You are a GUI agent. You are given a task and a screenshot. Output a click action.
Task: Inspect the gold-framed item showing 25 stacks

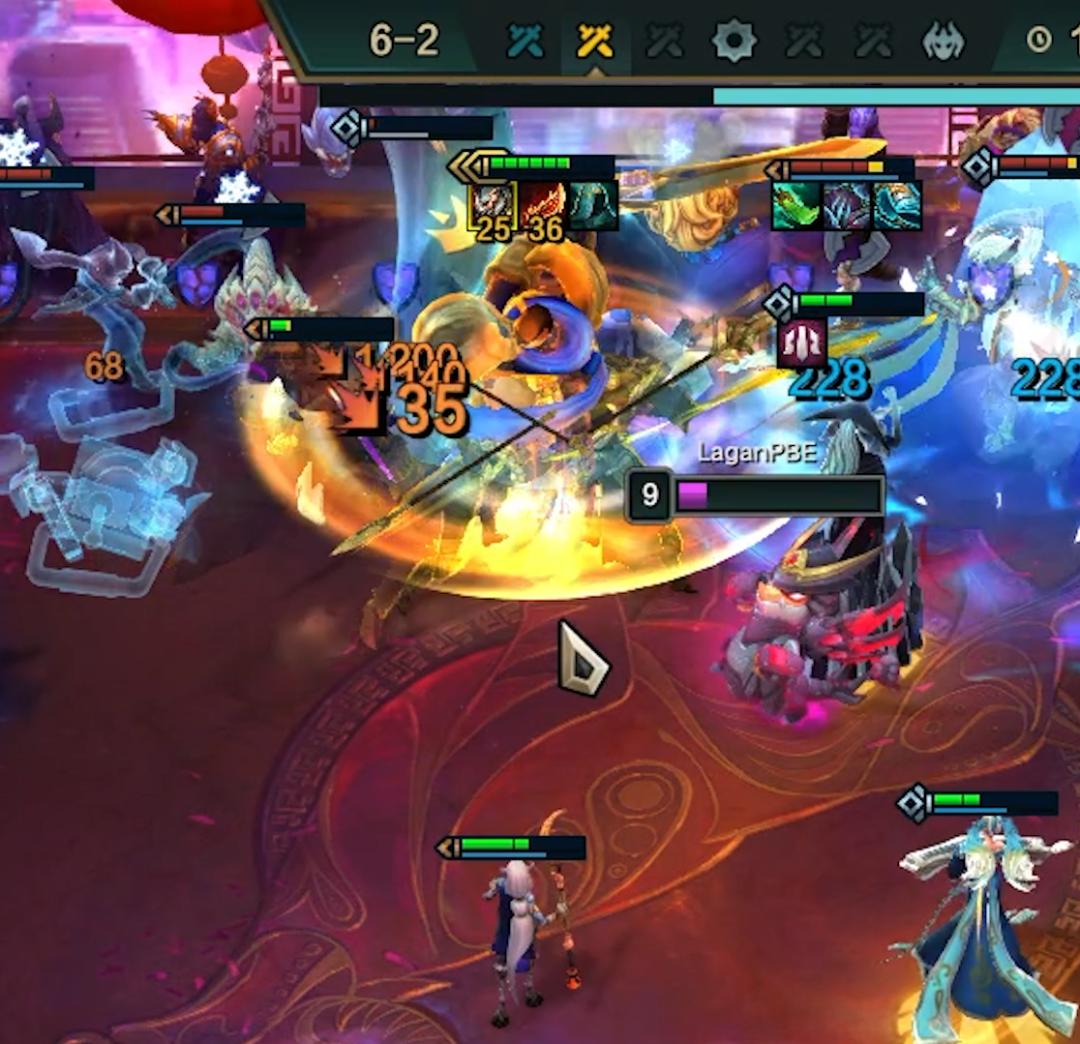(x=493, y=205)
